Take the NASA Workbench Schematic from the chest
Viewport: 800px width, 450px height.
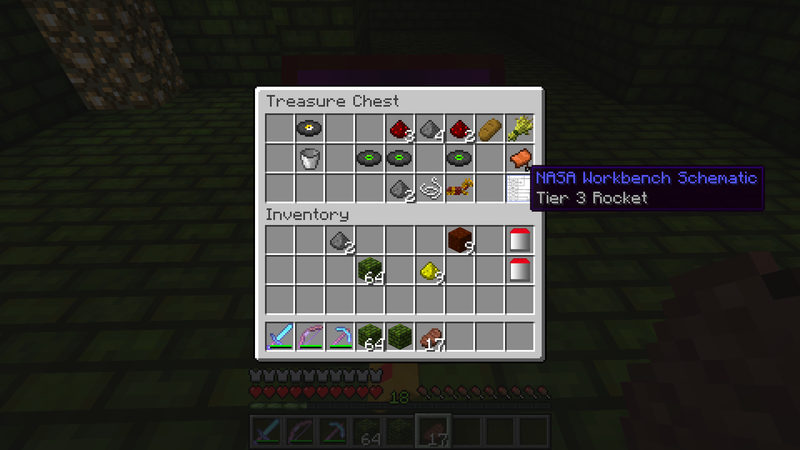tap(519, 188)
